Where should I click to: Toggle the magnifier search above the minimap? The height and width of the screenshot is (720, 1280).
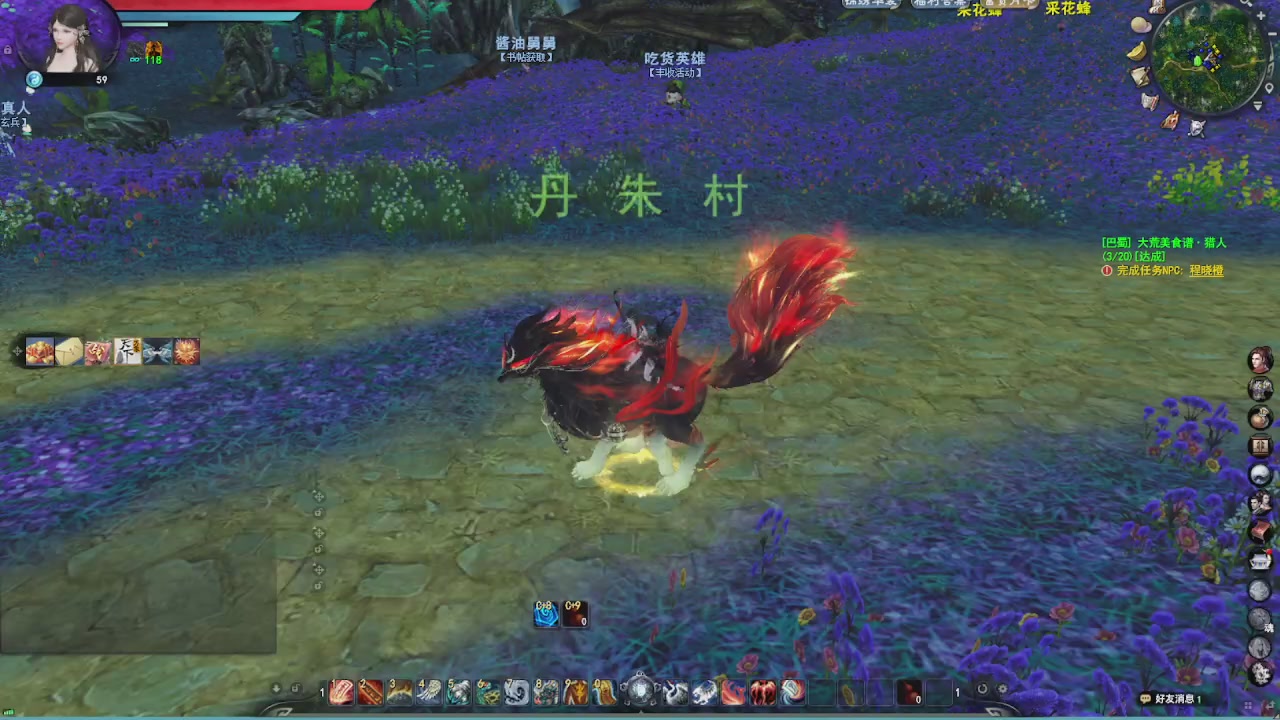tap(1245, 5)
